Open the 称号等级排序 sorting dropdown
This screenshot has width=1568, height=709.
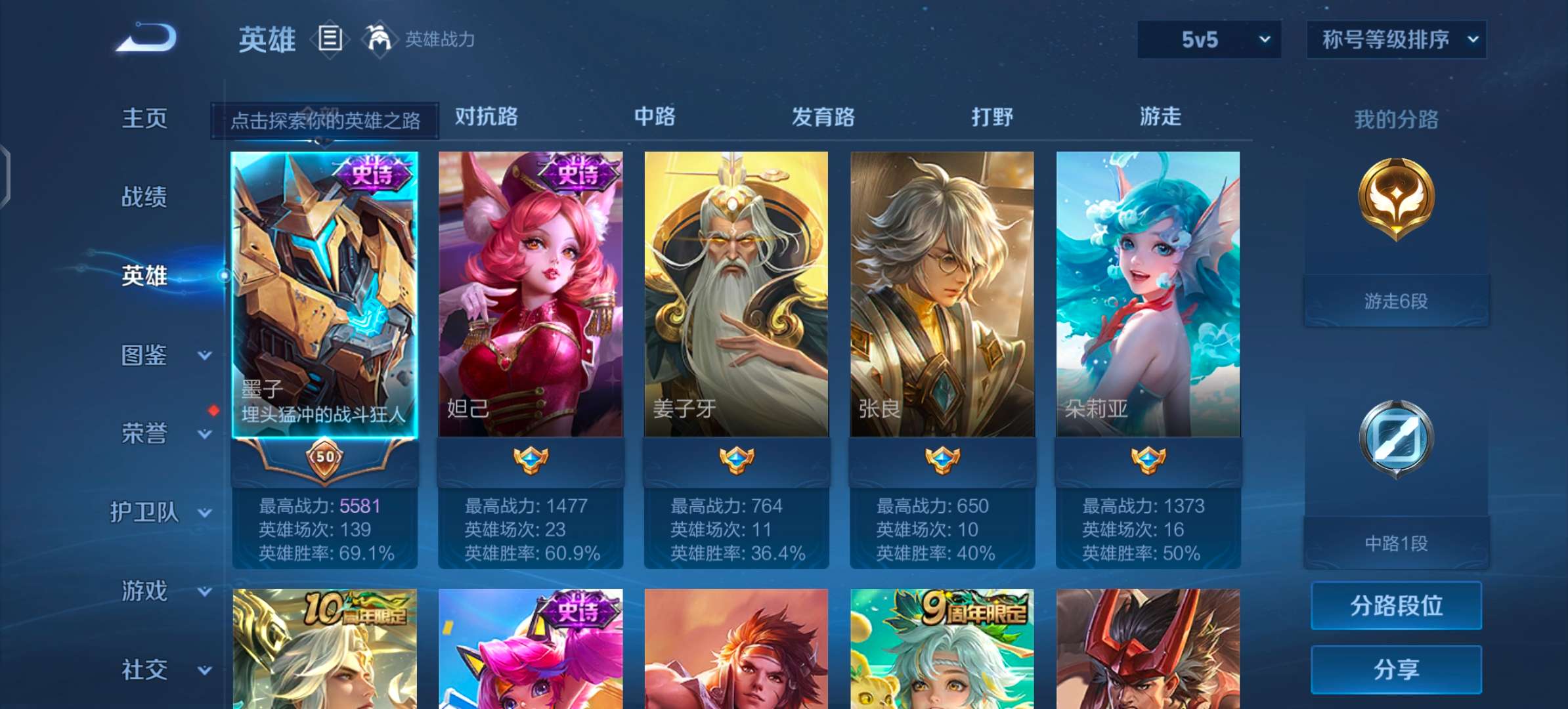pos(1396,39)
